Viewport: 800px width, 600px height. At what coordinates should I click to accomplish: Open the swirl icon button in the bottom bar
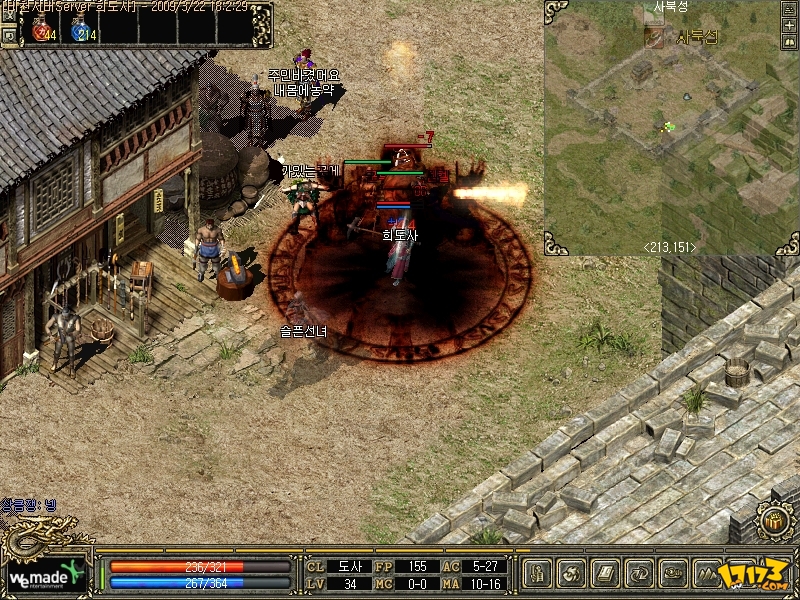click(573, 574)
